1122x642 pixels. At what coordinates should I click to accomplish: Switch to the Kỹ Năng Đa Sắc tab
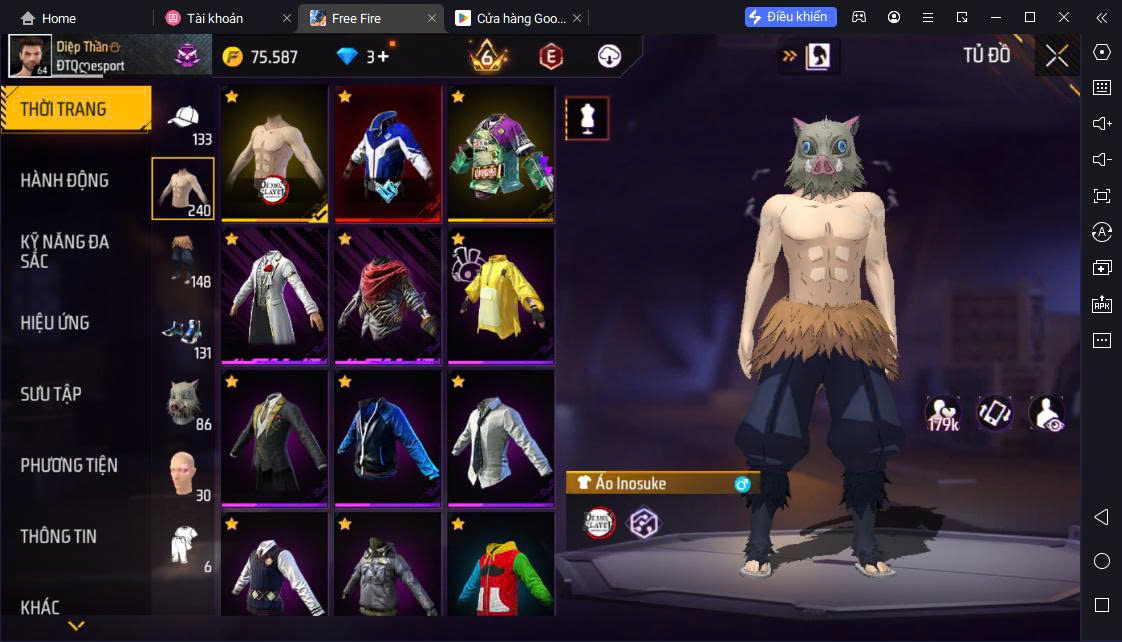(x=65, y=251)
